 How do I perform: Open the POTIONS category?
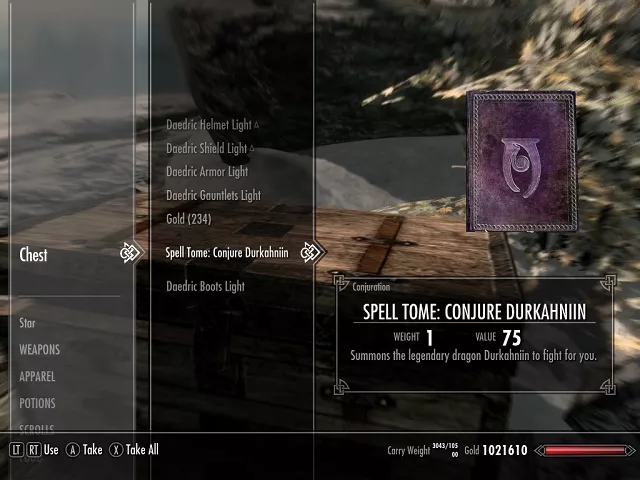(x=37, y=403)
